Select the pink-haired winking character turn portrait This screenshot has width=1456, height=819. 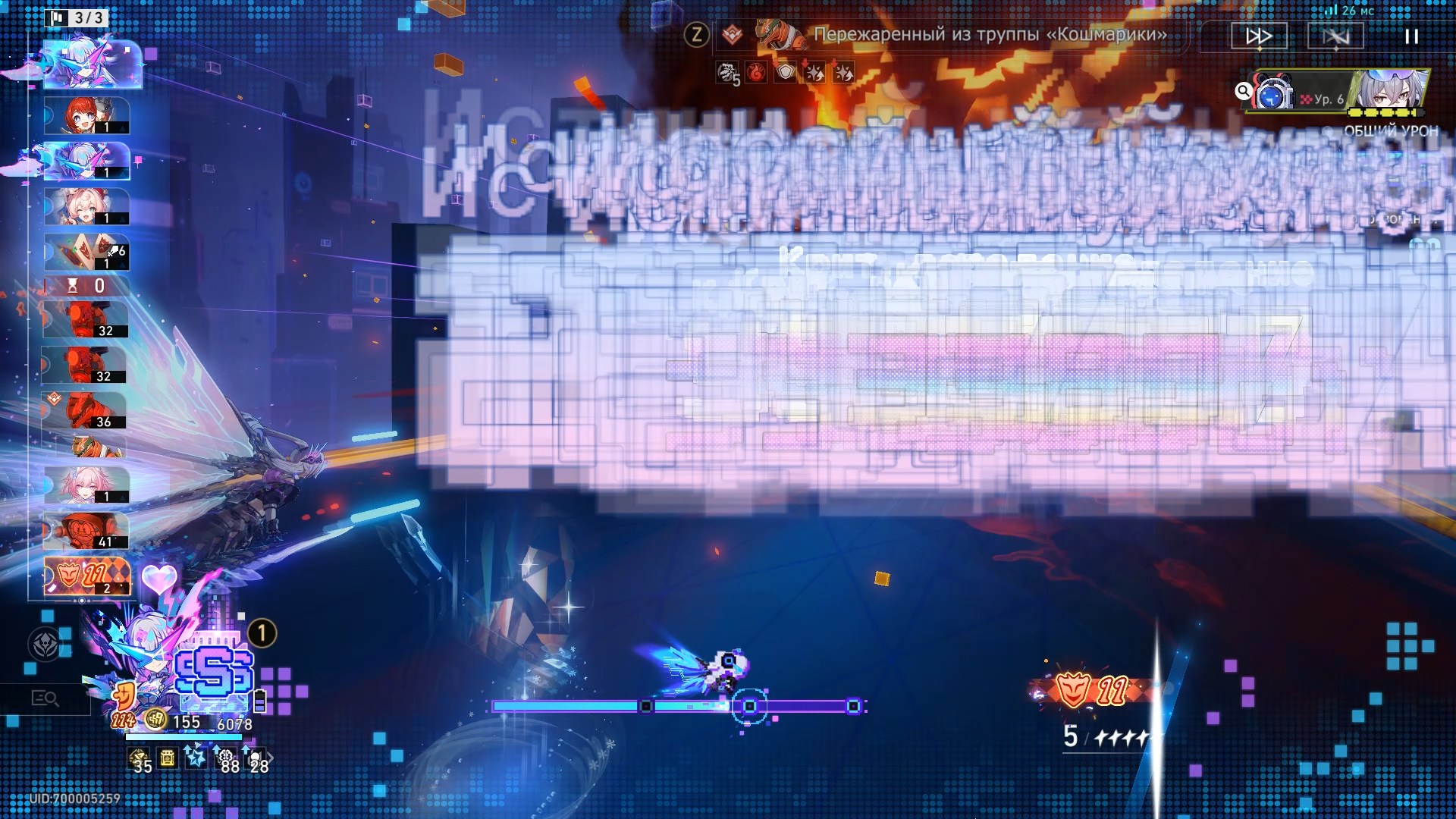[86, 207]
